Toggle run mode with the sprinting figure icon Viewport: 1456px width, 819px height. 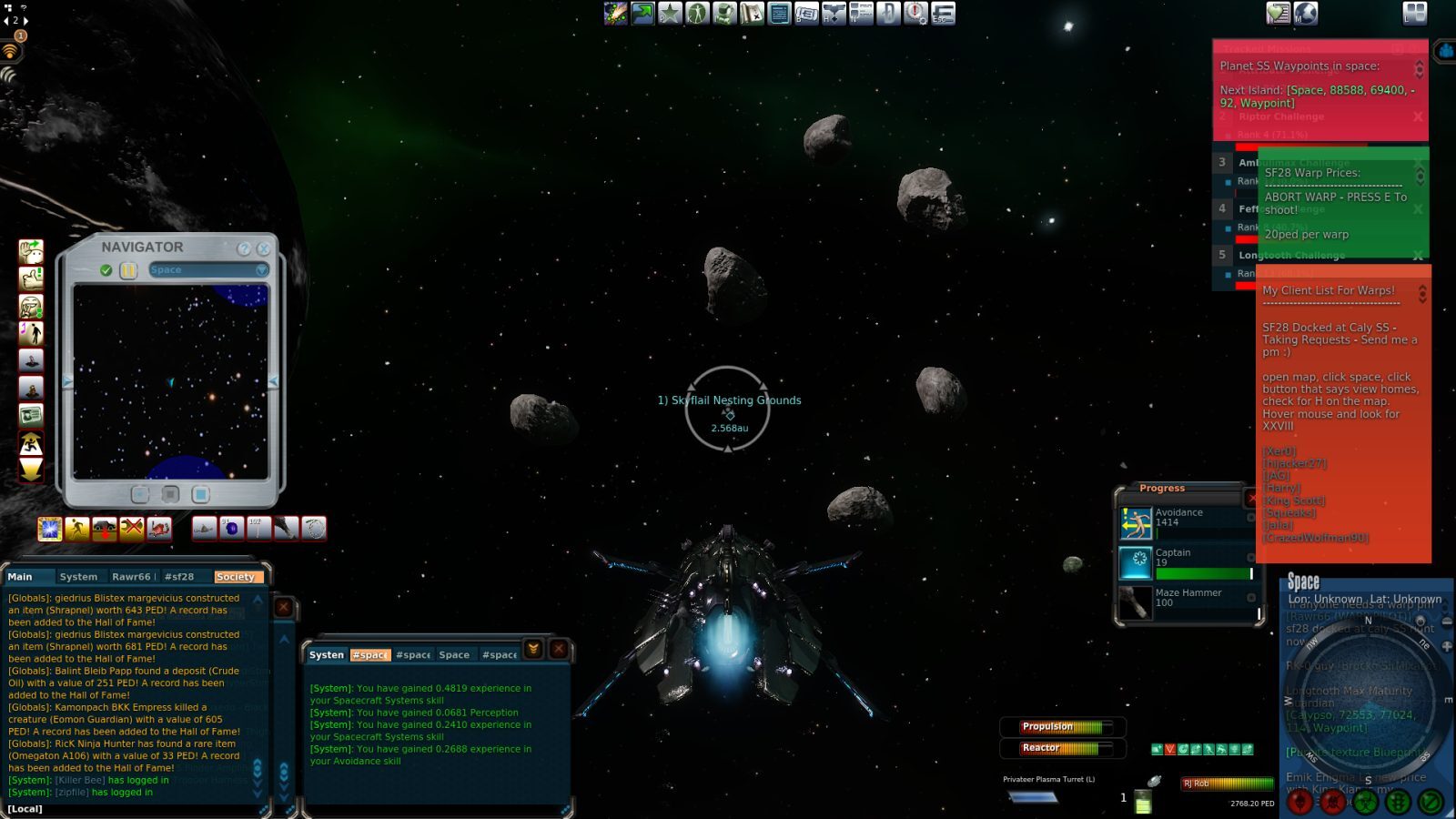pos(30,443)
